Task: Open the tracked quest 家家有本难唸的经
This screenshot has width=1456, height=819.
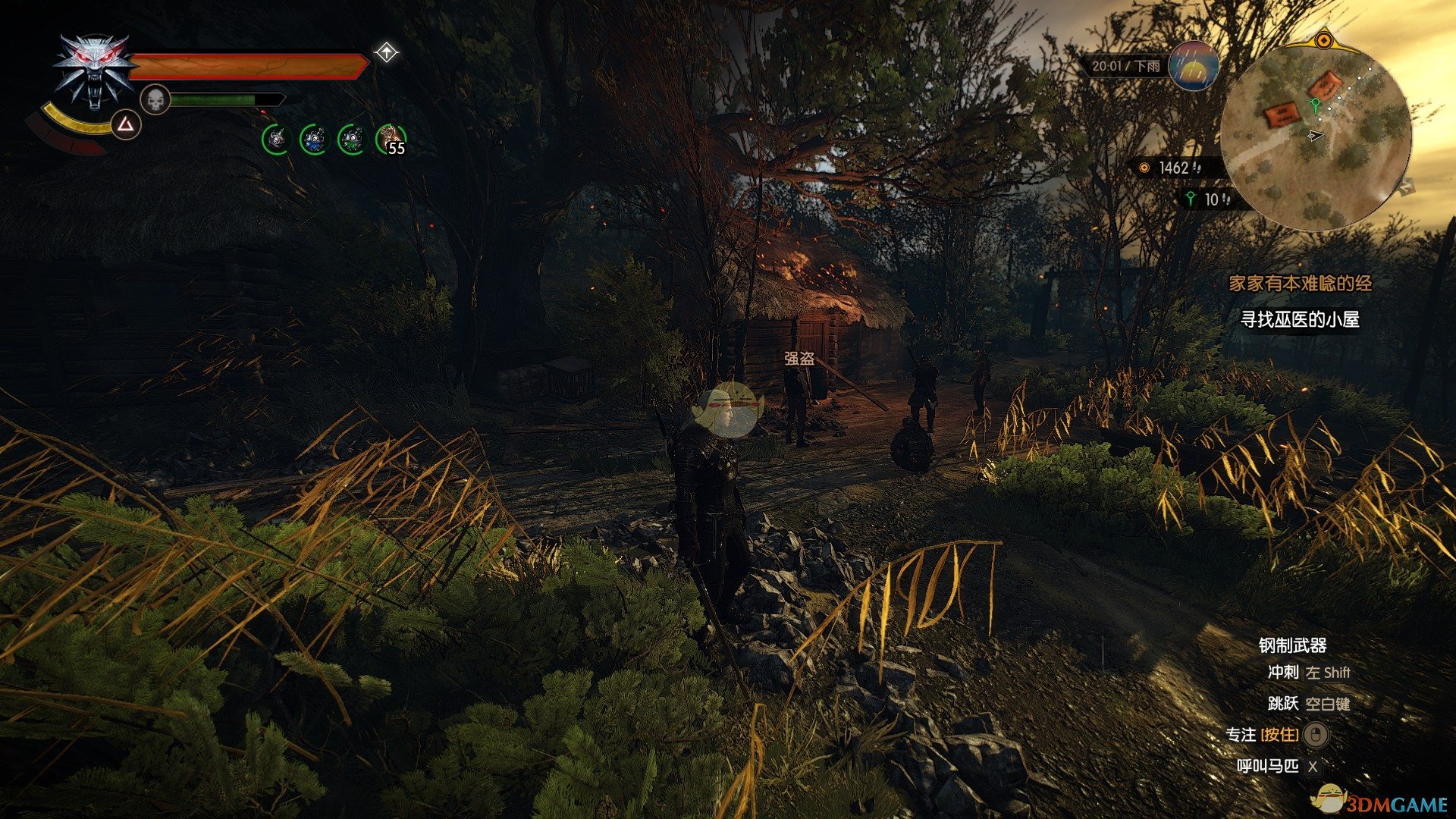Action: [1301, 284]
